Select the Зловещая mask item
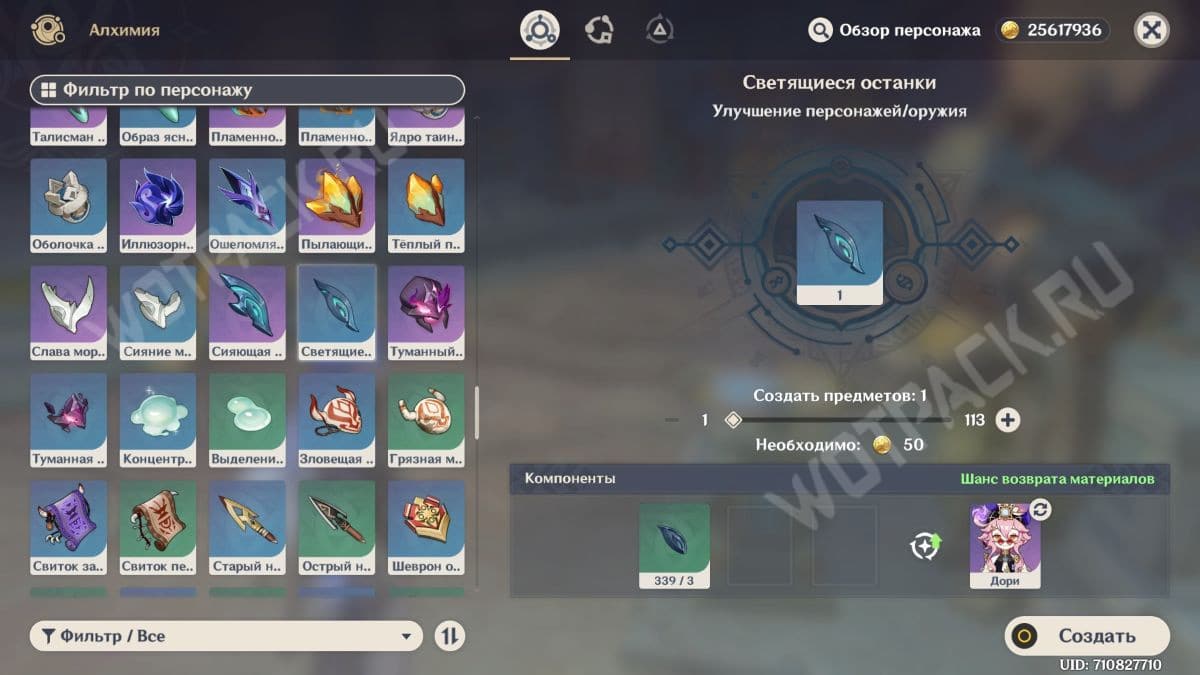This screenshot has width=1200, height=675. click(x=337, y=420)
